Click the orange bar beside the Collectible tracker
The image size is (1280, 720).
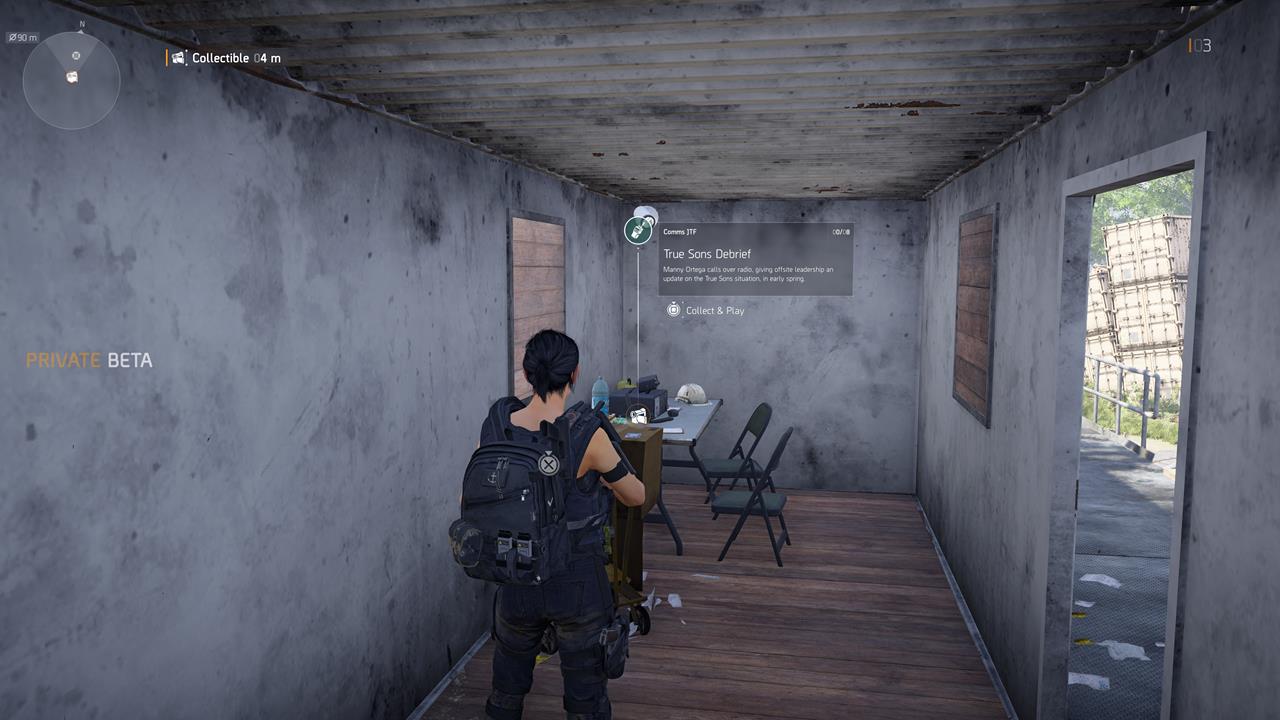(x=167, y=57)
